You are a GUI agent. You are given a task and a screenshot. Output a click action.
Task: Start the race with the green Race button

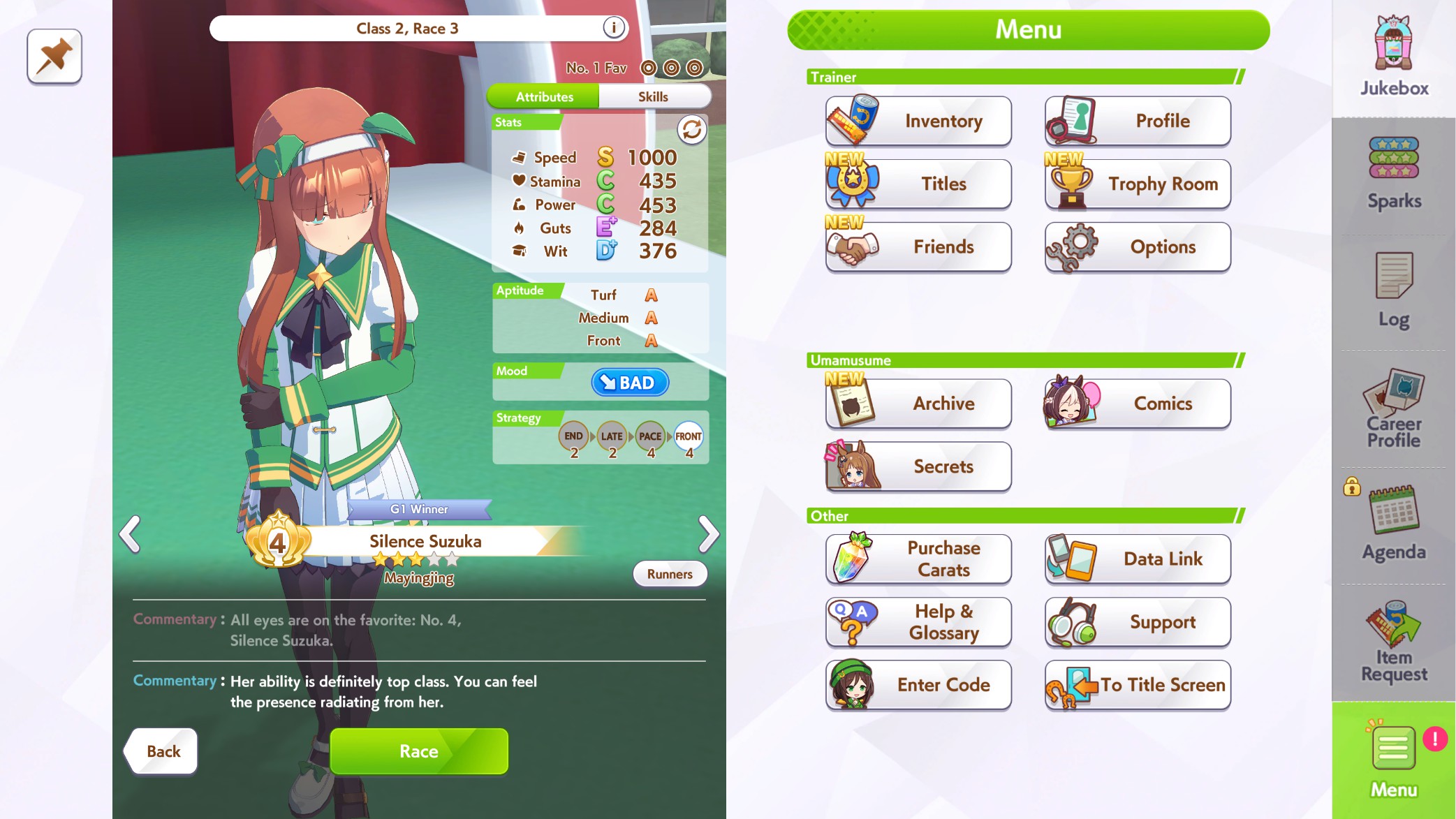click(419, 751)
